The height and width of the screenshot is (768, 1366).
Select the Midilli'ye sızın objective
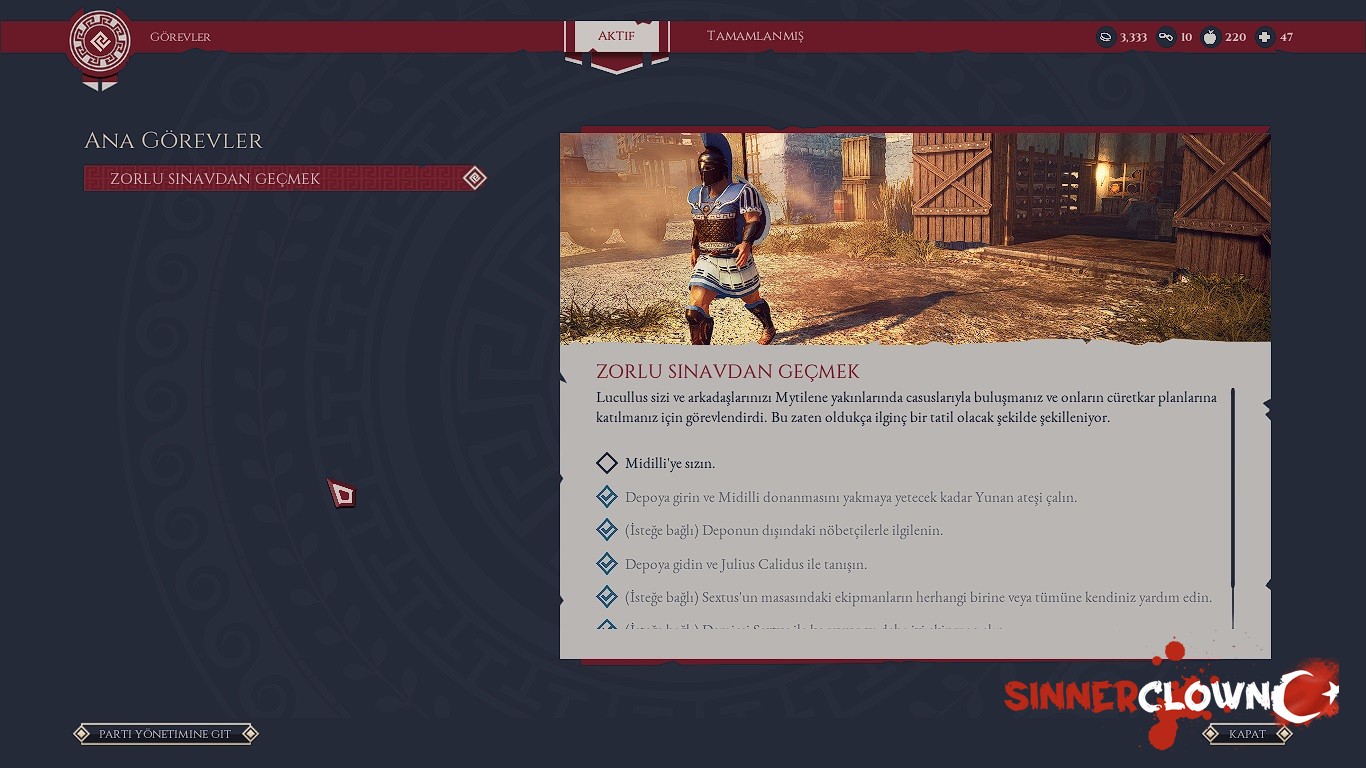[669, 463]
